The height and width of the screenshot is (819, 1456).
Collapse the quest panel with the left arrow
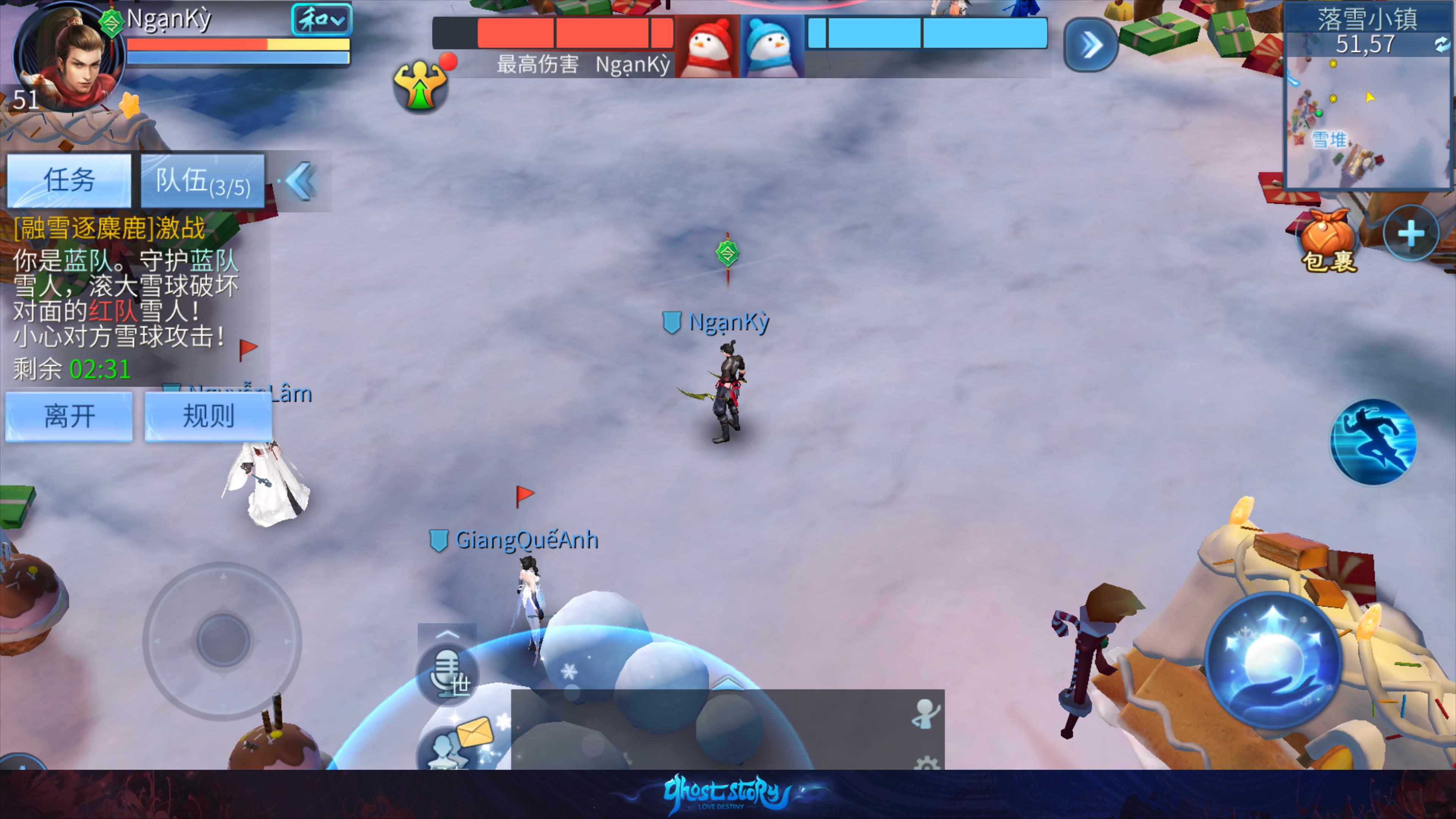coord(300,182)
